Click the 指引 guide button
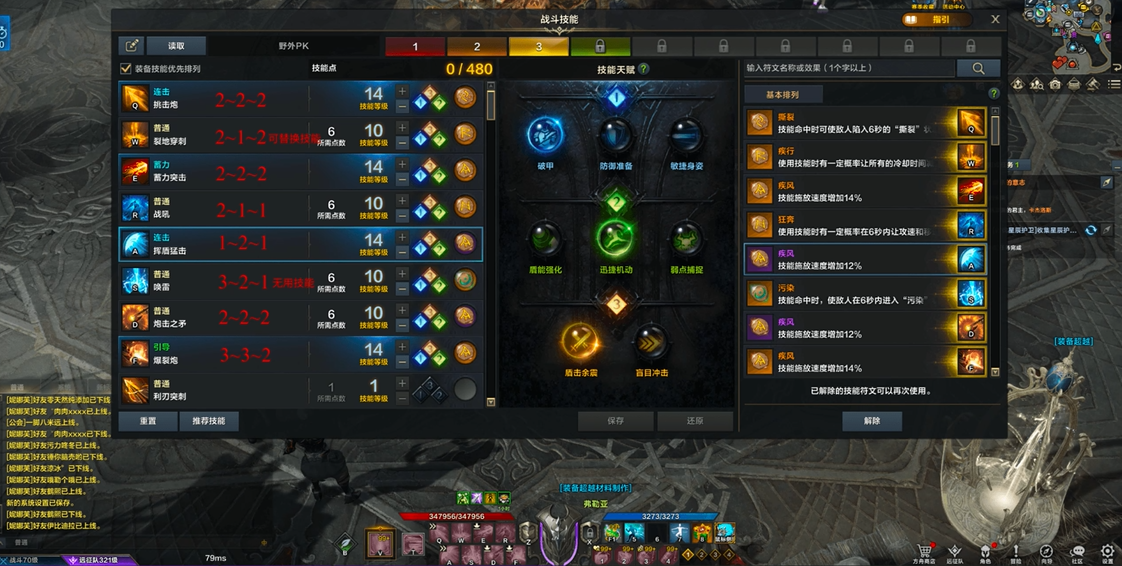This screenshot has height=566, width=1122. 938,19
